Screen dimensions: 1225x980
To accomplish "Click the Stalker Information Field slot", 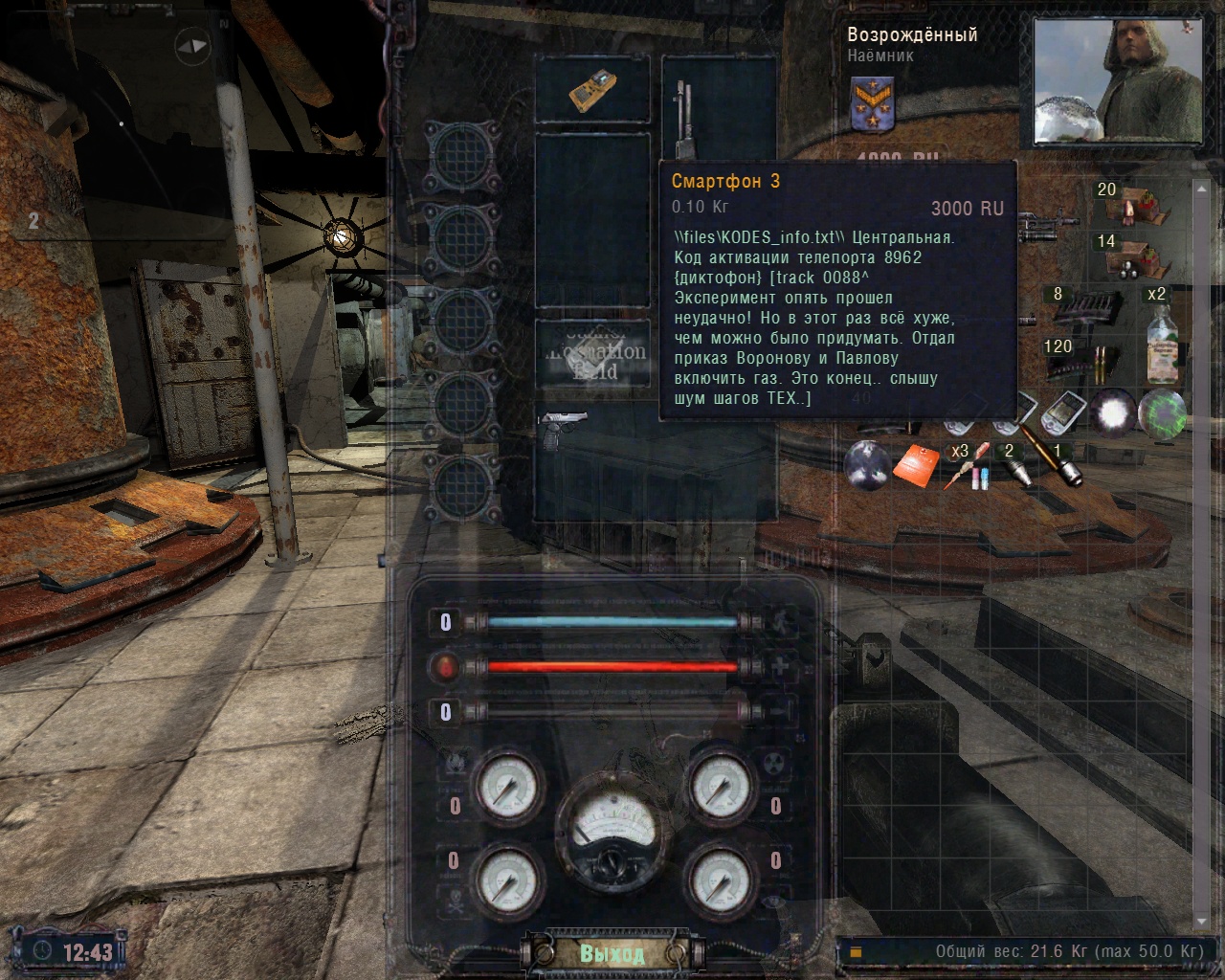I will pyautogui.click(x=592, y=352).
